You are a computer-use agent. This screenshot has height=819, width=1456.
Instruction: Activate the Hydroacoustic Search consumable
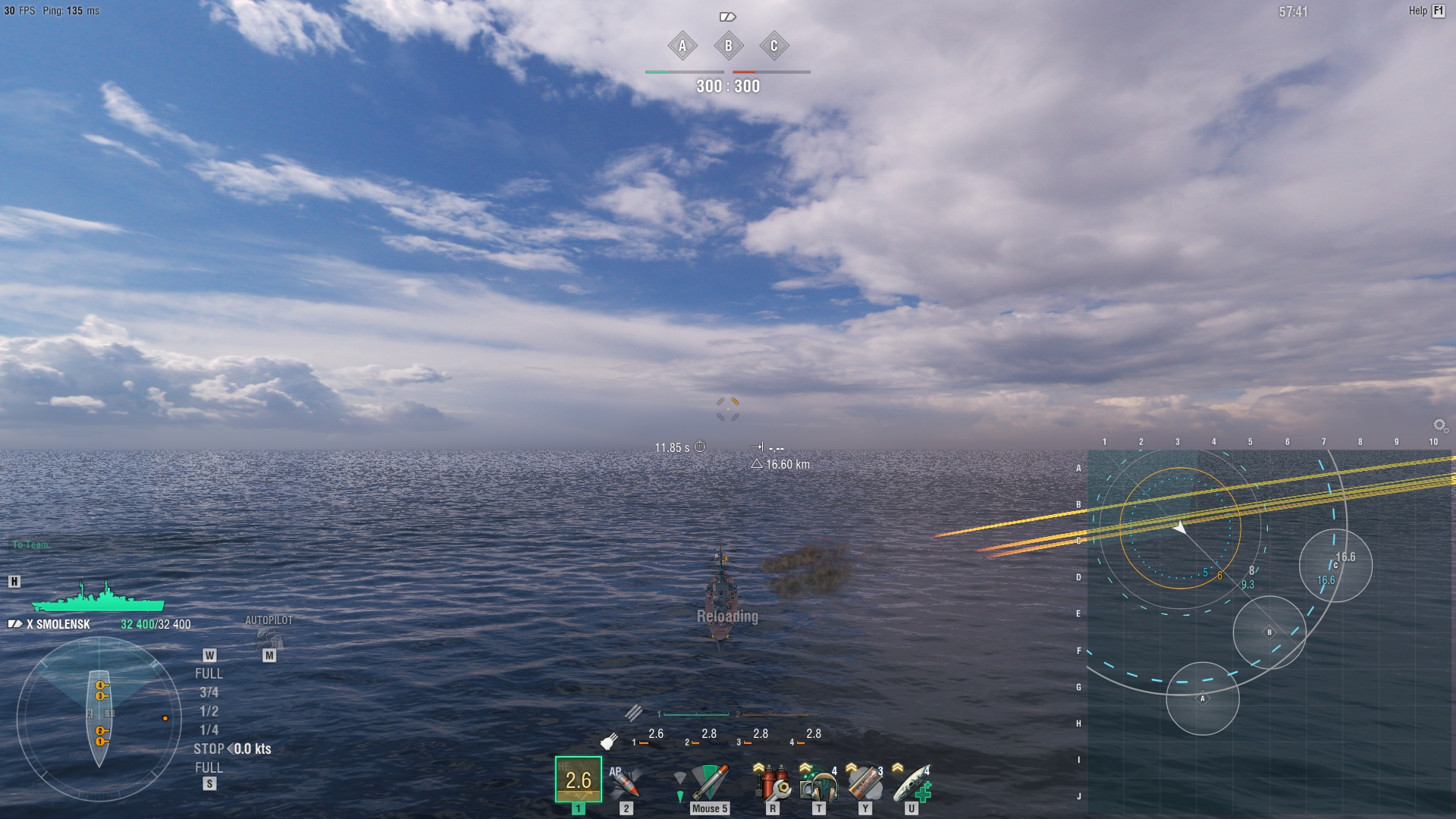pyautogui.click(x=817, y=785)
